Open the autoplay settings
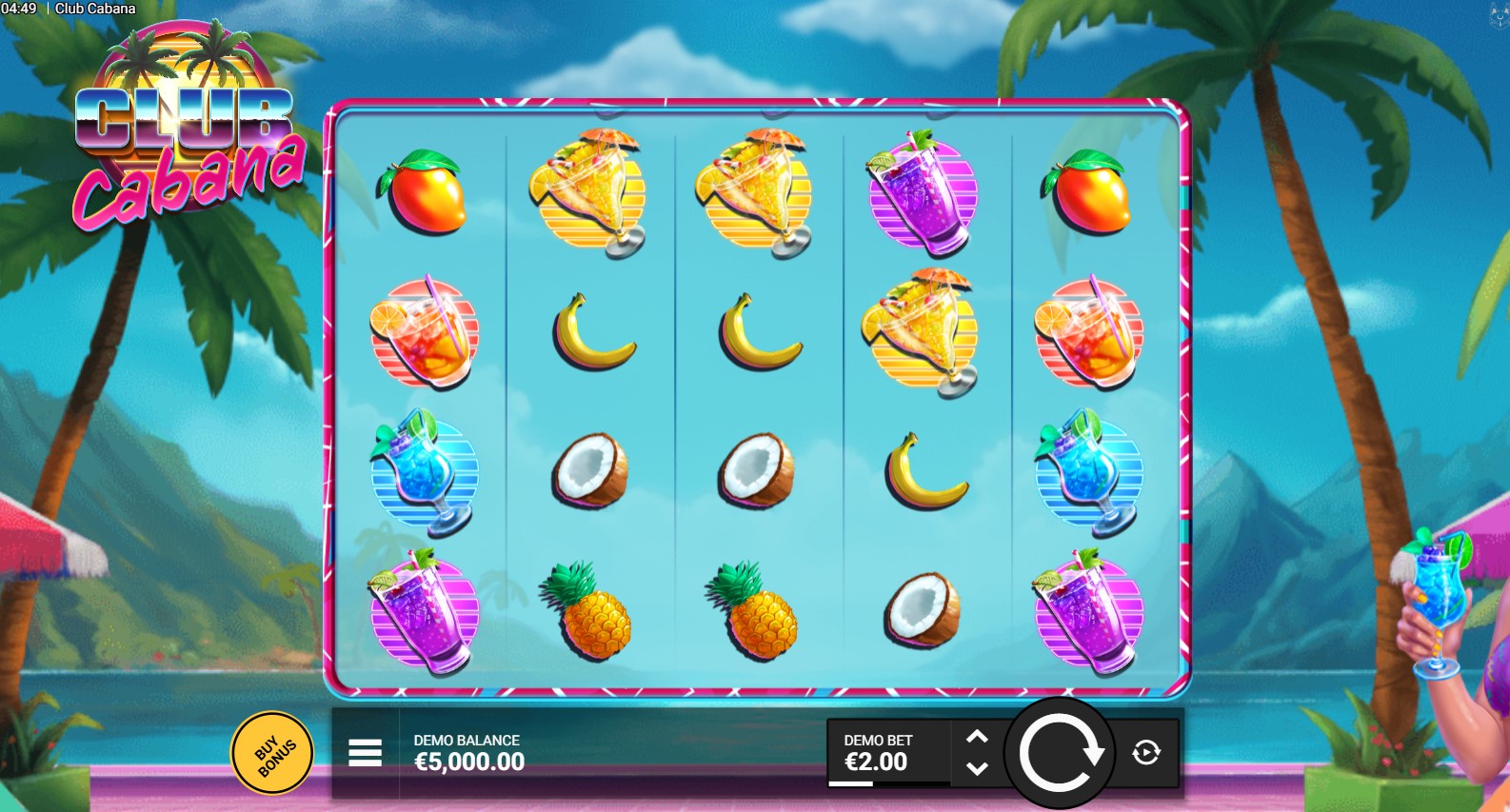The image size is (1510, 812). tap(1146, 753)
